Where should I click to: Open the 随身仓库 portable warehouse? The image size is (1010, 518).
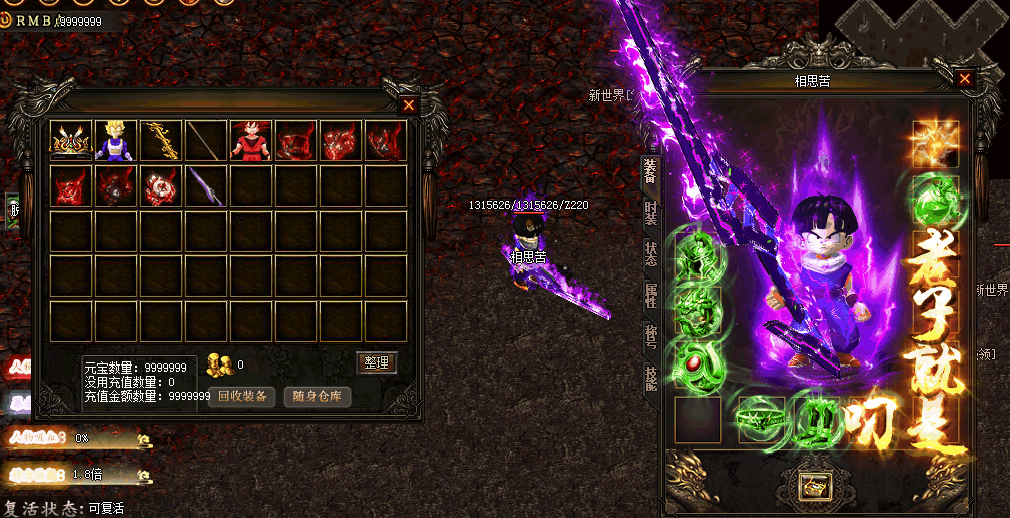(318, 396)
